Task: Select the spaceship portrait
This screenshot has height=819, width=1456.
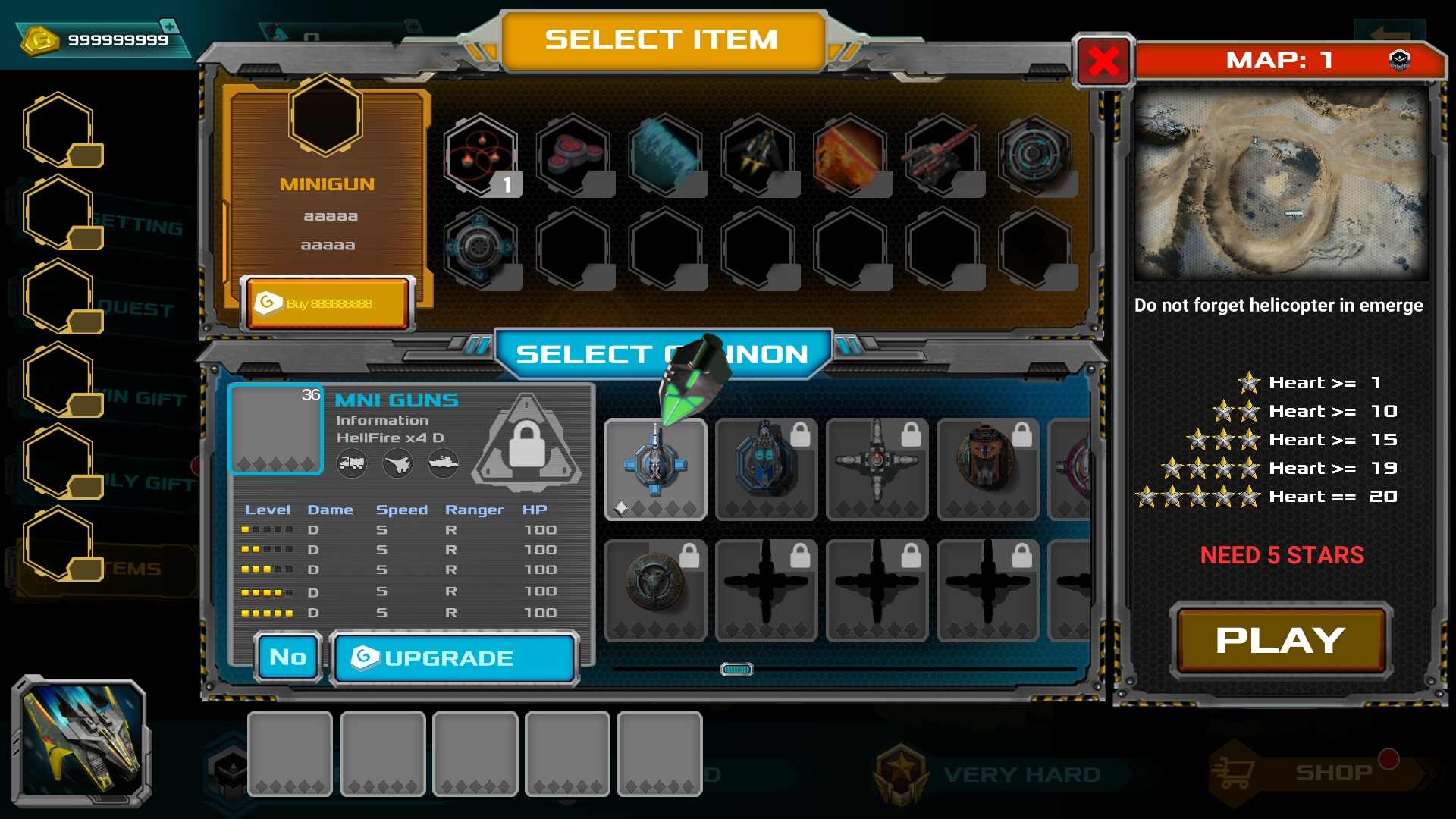Action: click(82, 741)
